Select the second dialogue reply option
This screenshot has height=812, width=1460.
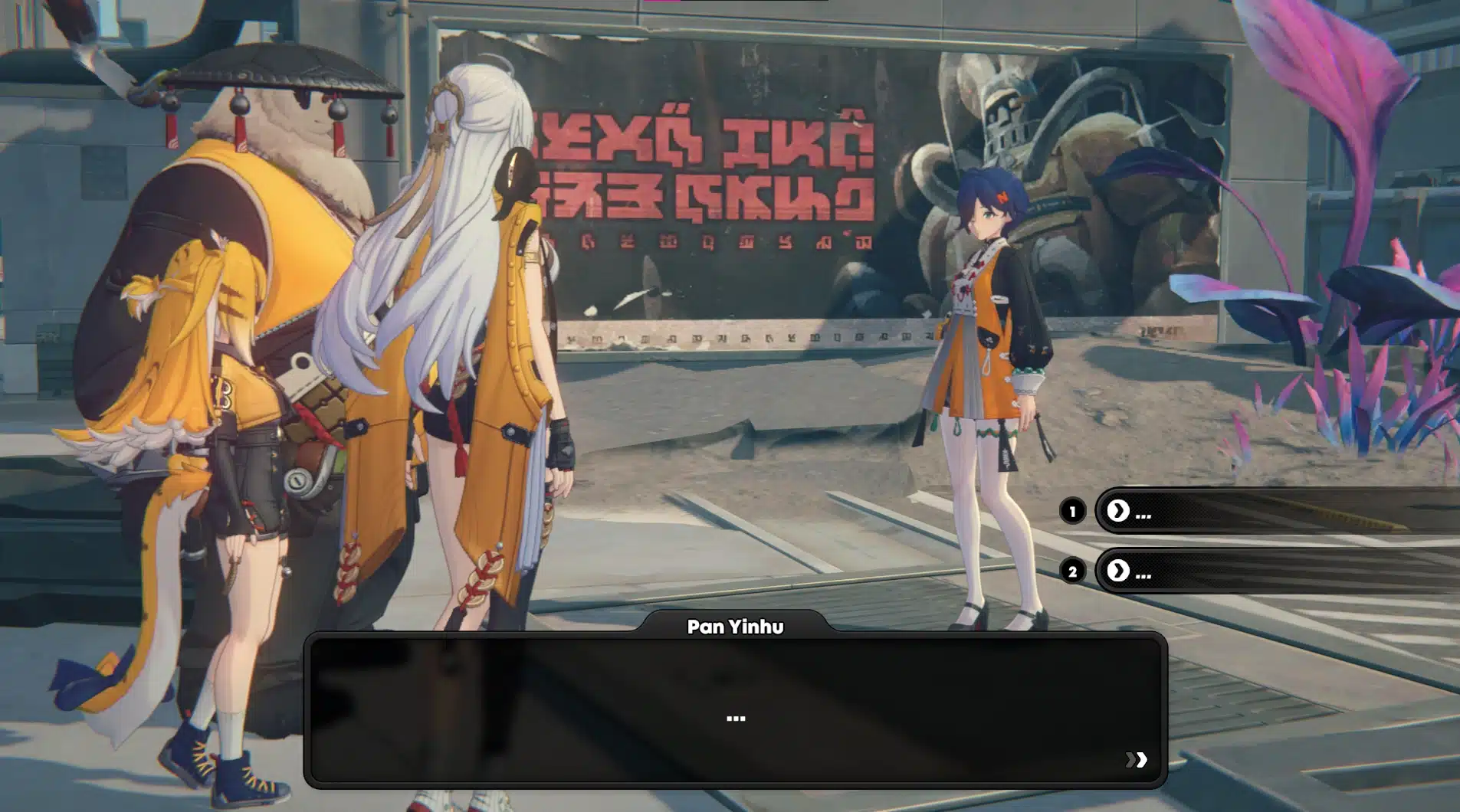[1272, 571]
